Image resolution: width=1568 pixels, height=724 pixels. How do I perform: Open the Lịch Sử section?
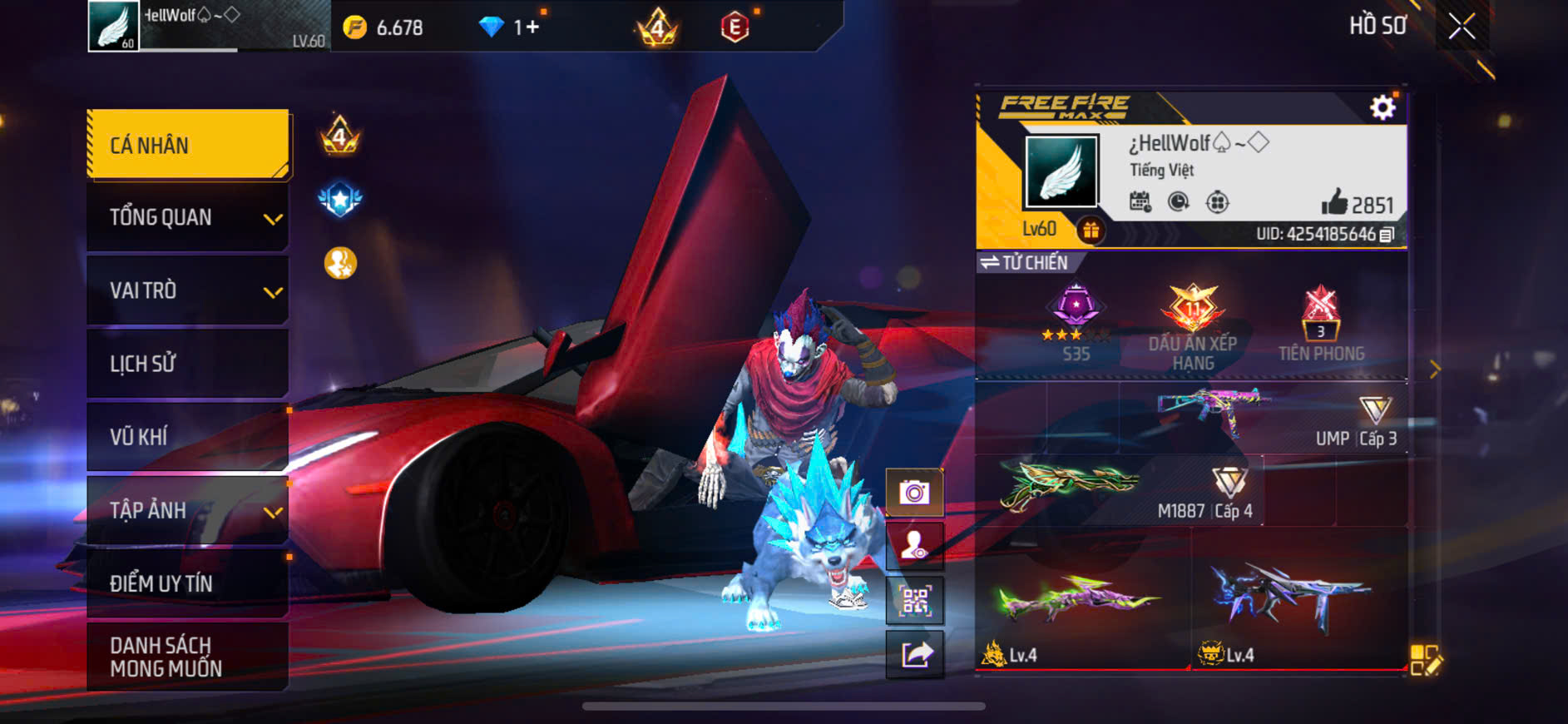[x=188, y=364]
